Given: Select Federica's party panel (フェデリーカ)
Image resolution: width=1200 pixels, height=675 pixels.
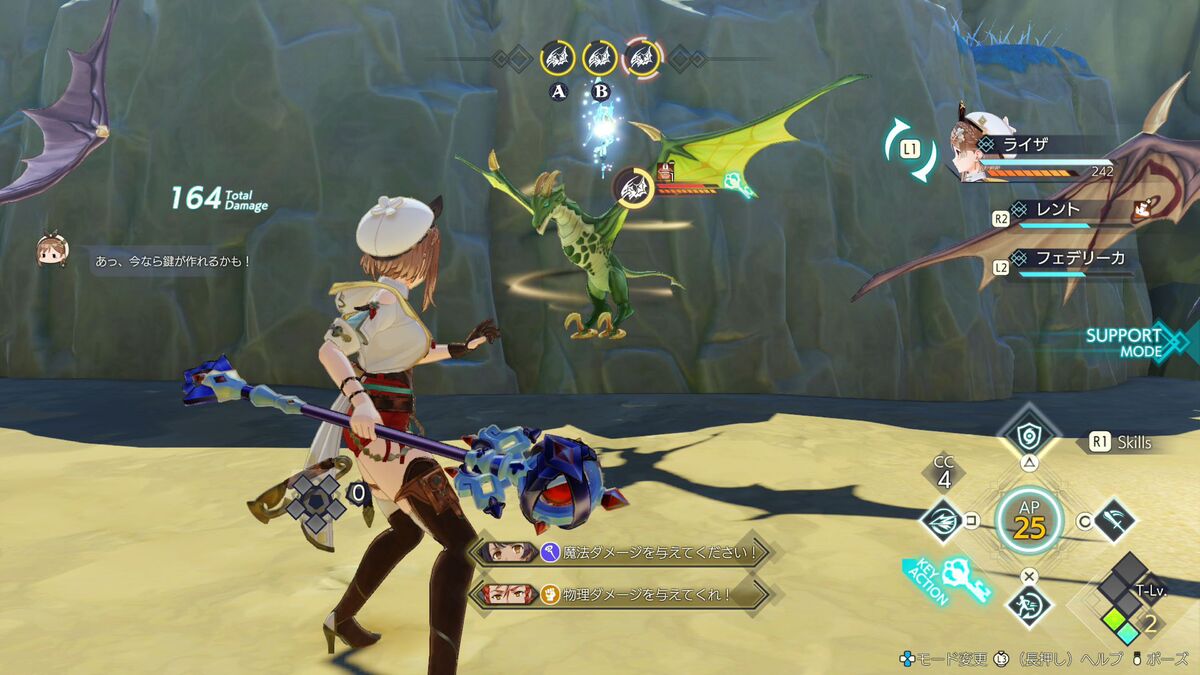Looking at the screenshot, I should tap(1070, 260).
